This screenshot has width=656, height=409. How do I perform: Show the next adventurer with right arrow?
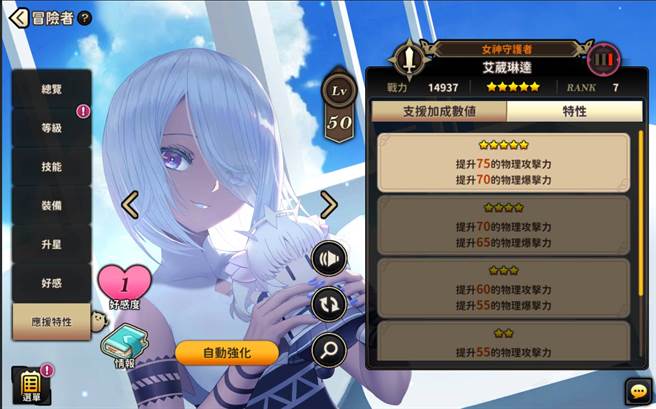[328, 205]
